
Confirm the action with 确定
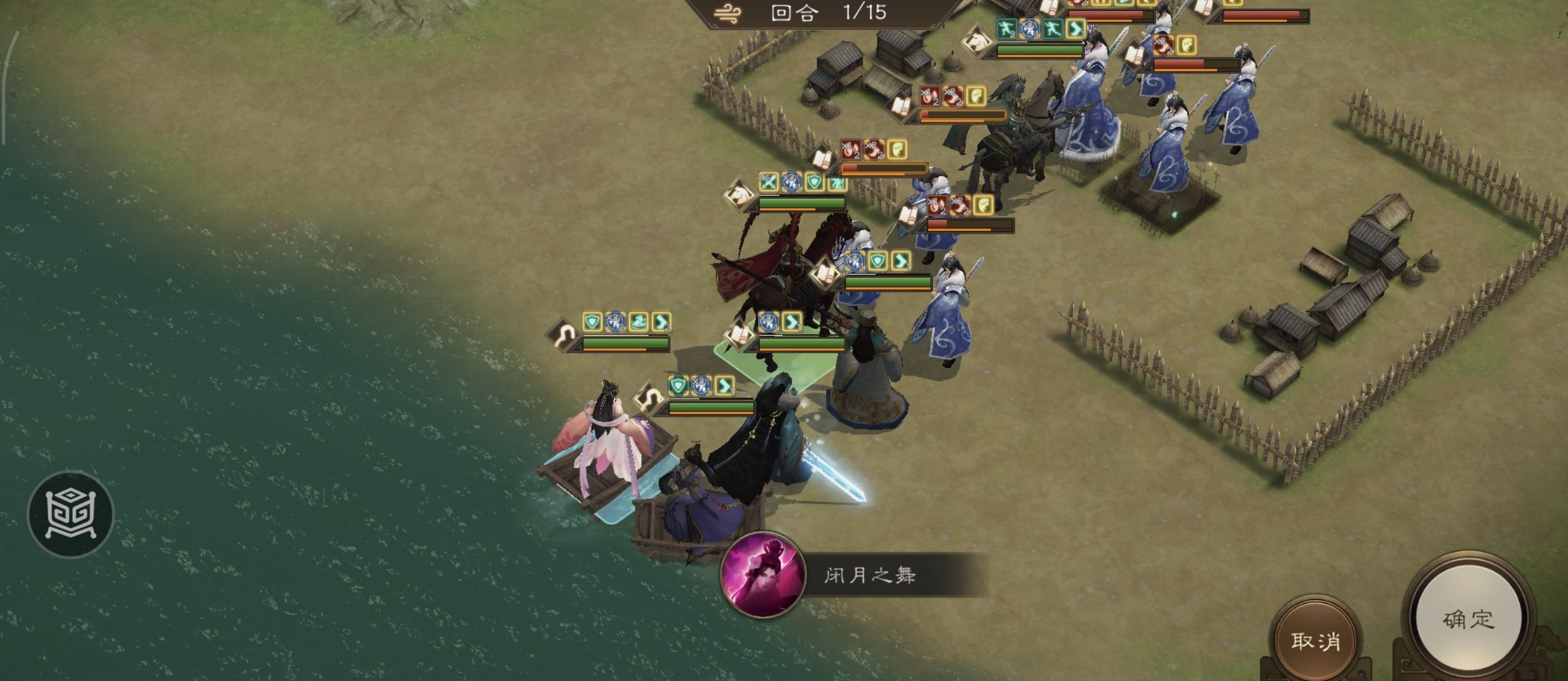(x=1468, y=619)
